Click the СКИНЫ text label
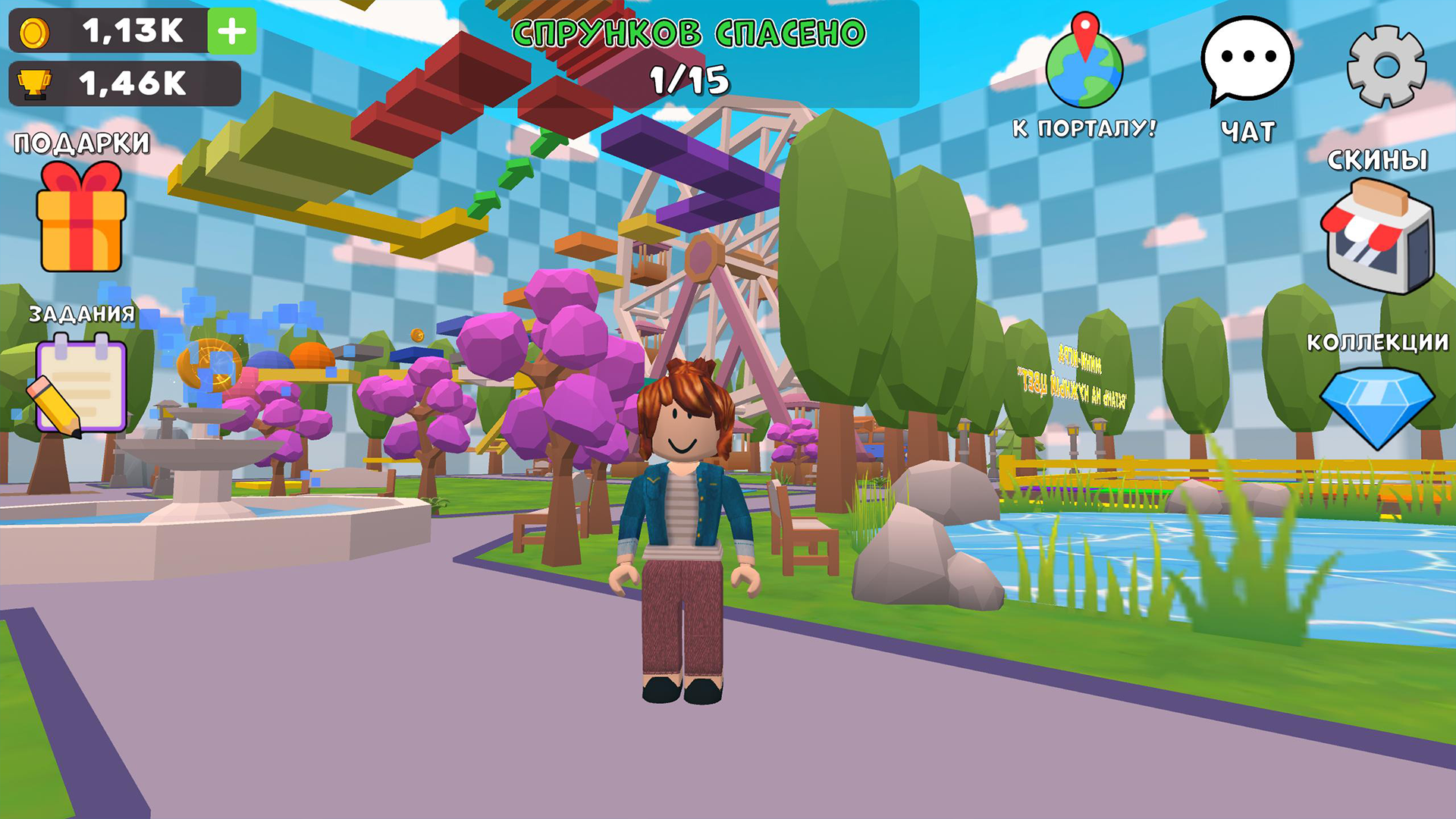The height and width of the screenshot is (819, 1456). (x=1379, y=161)
